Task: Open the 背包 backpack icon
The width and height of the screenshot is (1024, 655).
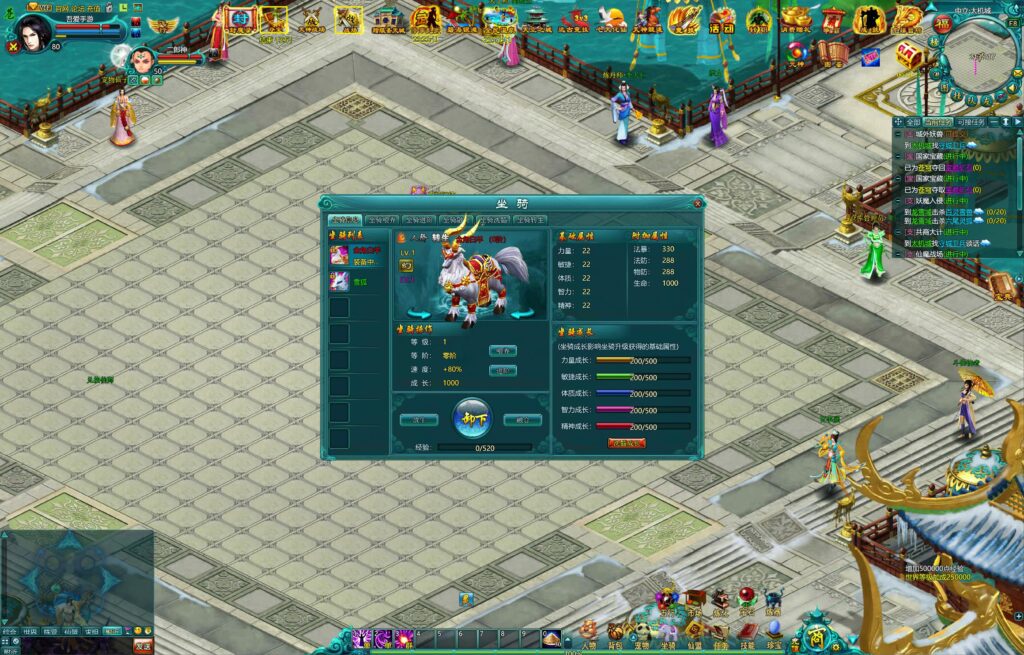Action: click(616, 631)
